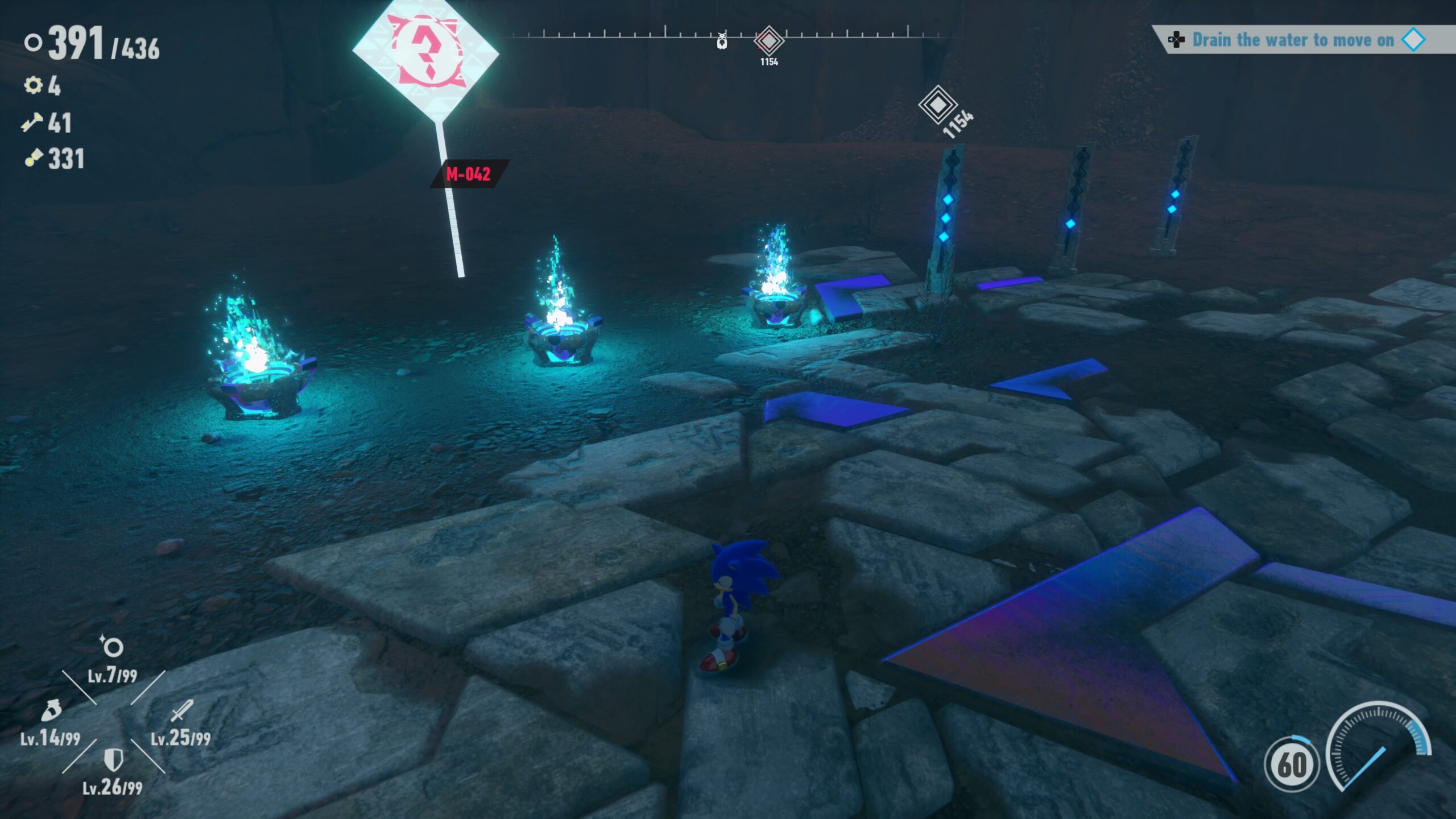Click the pink question mark challenge sign
1456x819 pixels.
tap(425, 54)
